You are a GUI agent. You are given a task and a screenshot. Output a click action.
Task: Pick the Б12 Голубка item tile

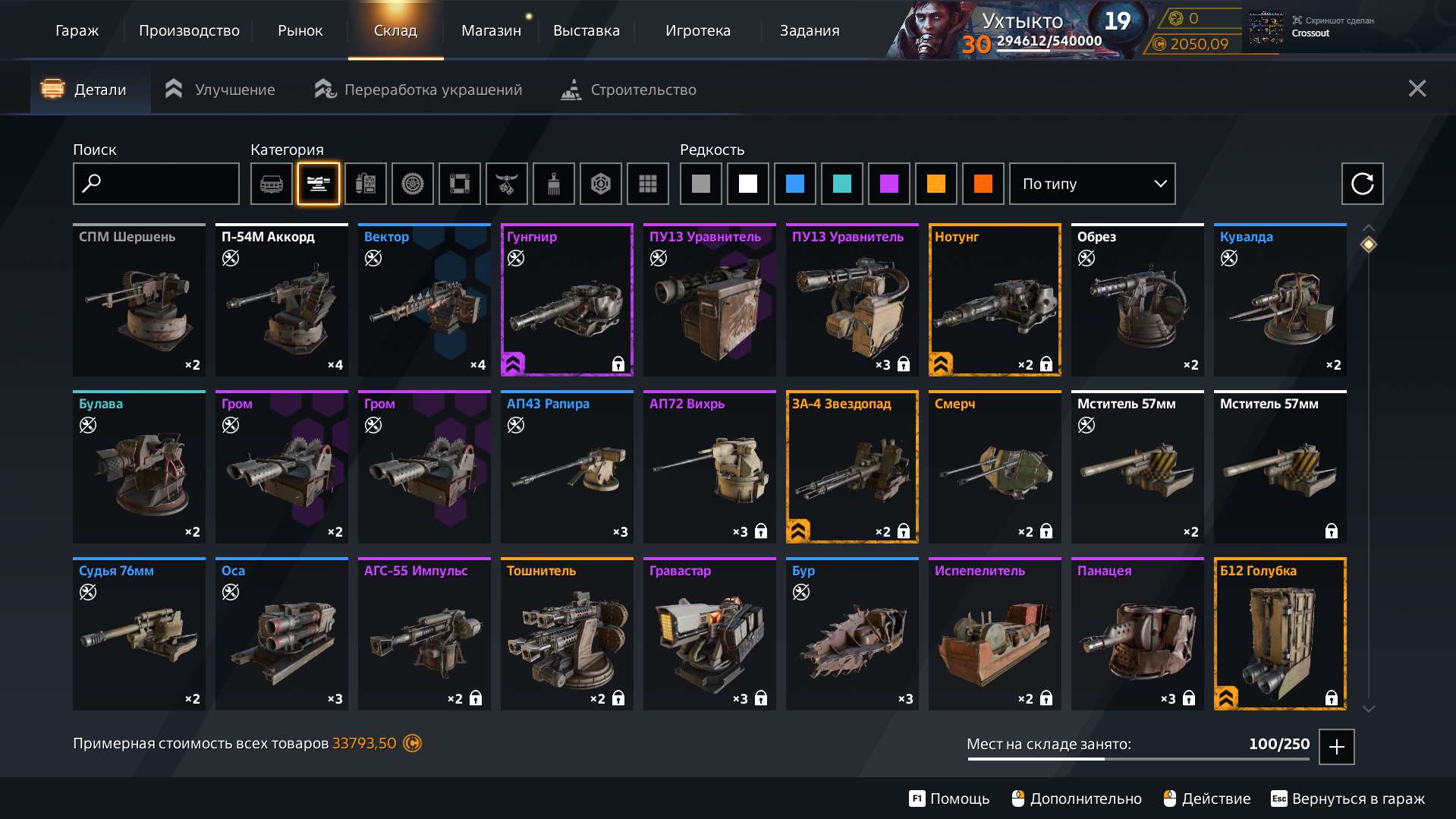(x=1280, y=634)
